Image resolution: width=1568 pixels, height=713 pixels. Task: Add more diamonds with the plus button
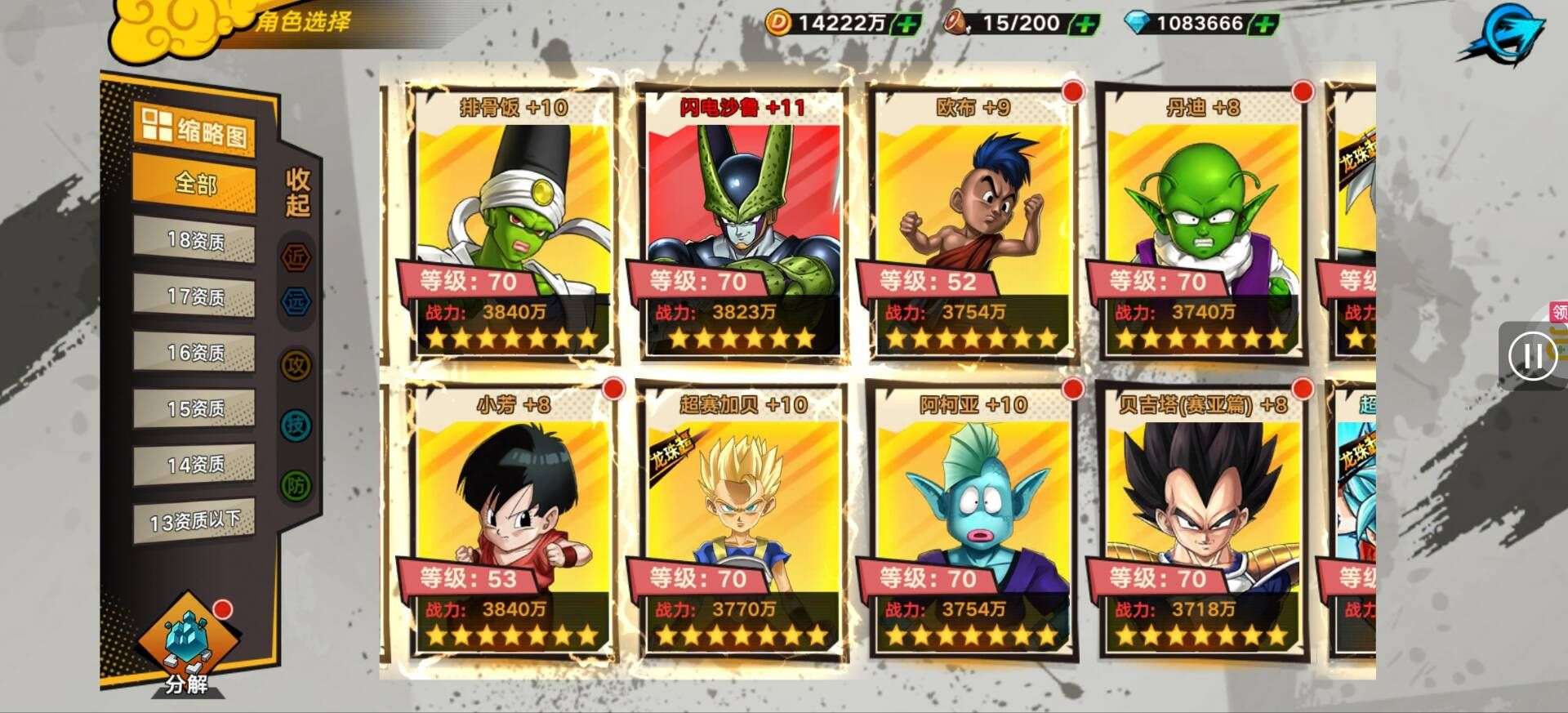(1264, 24)
